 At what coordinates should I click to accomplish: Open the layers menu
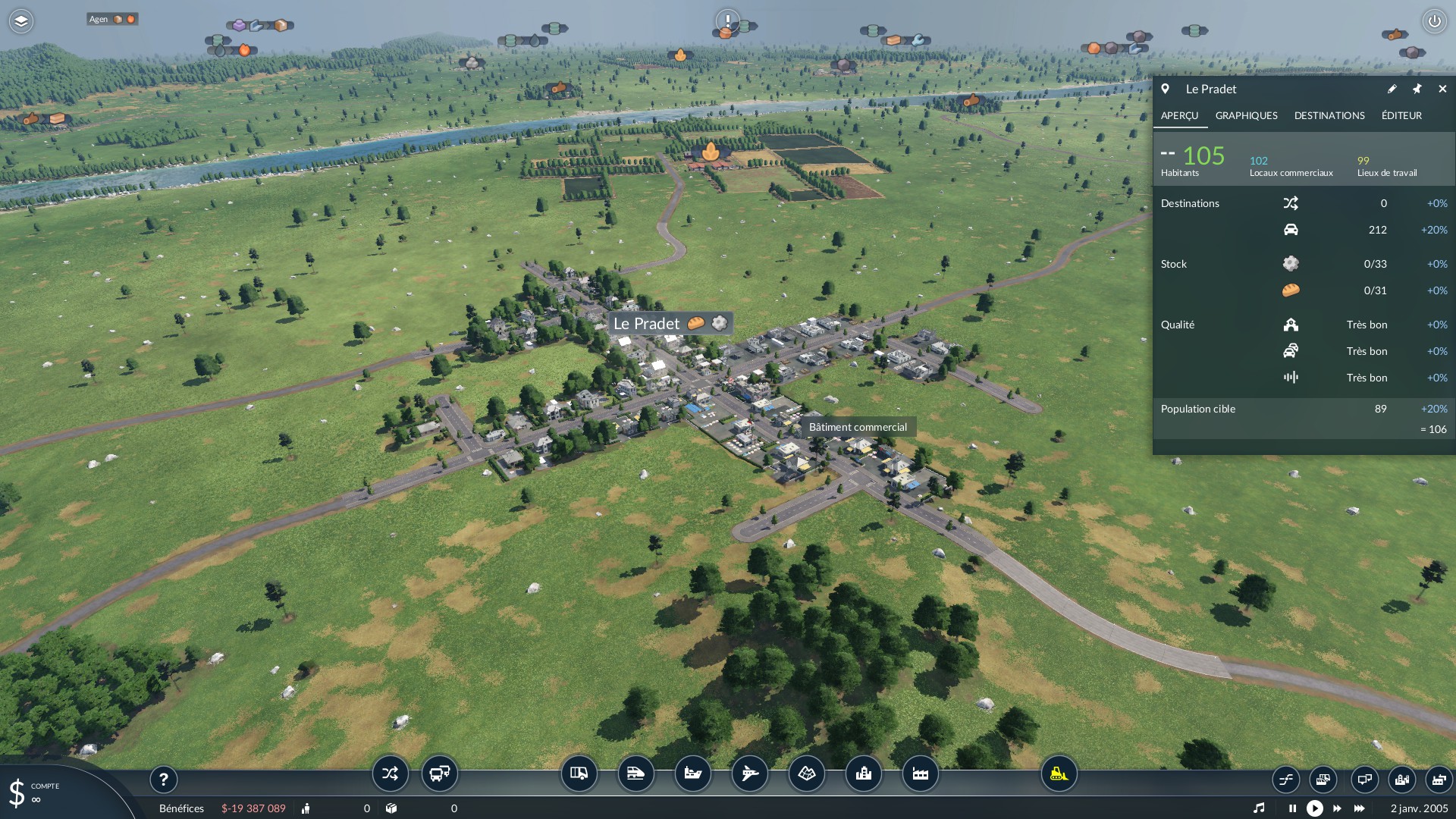[21, 21]
